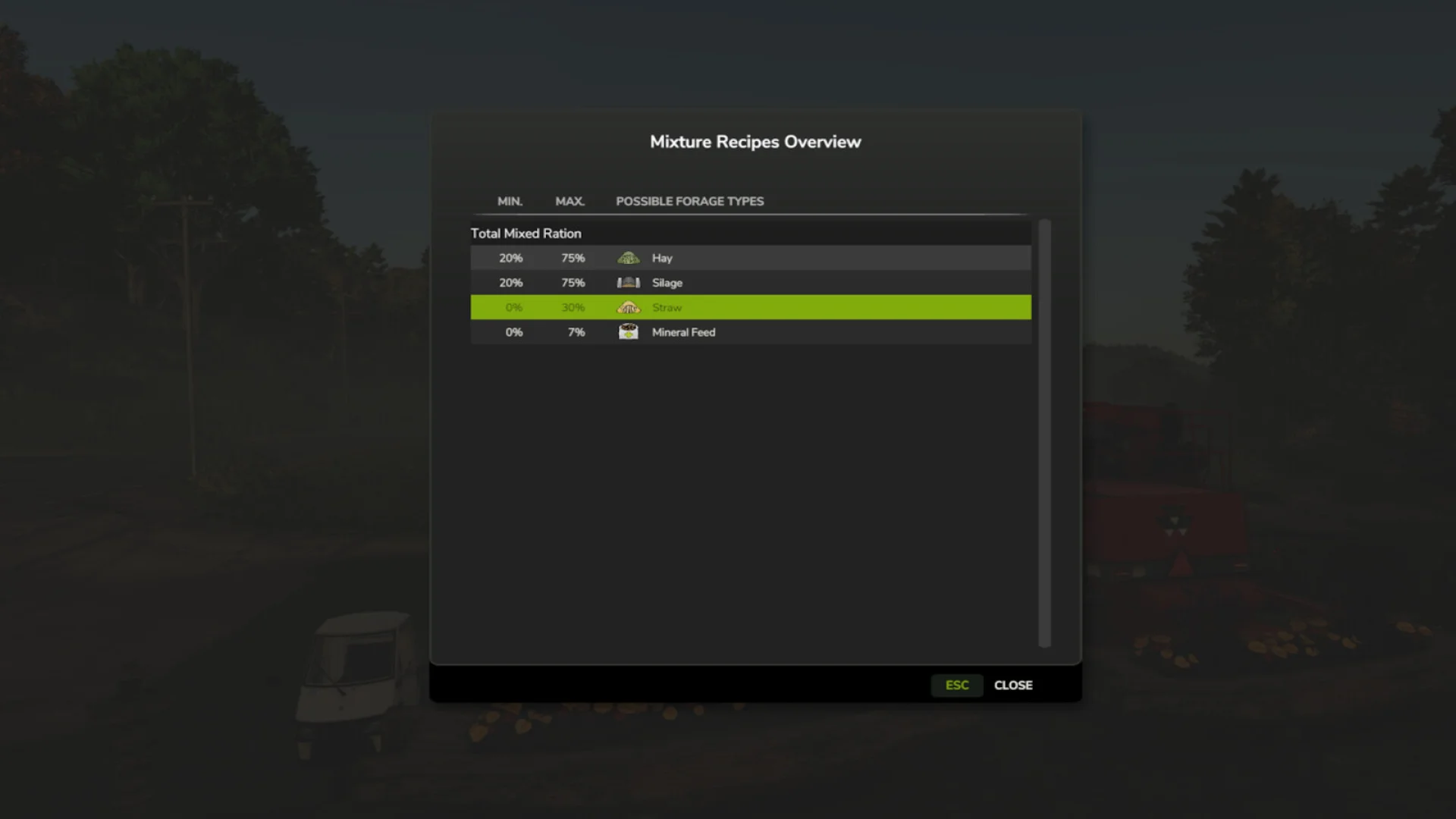Click the ESC key indicator
1456x819 pixels.
(956, 685)
